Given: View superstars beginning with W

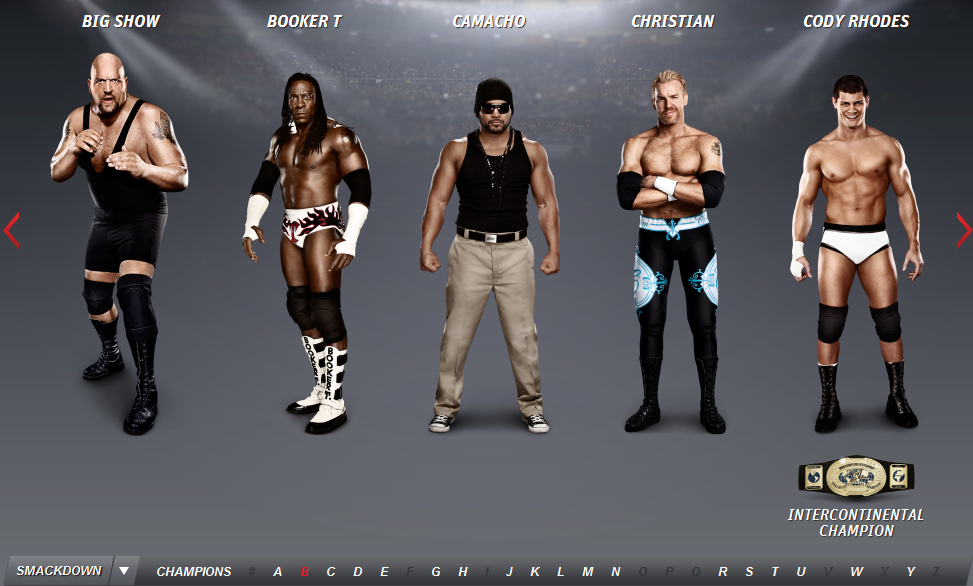Looking at the screenshot, I should (857, 572).
